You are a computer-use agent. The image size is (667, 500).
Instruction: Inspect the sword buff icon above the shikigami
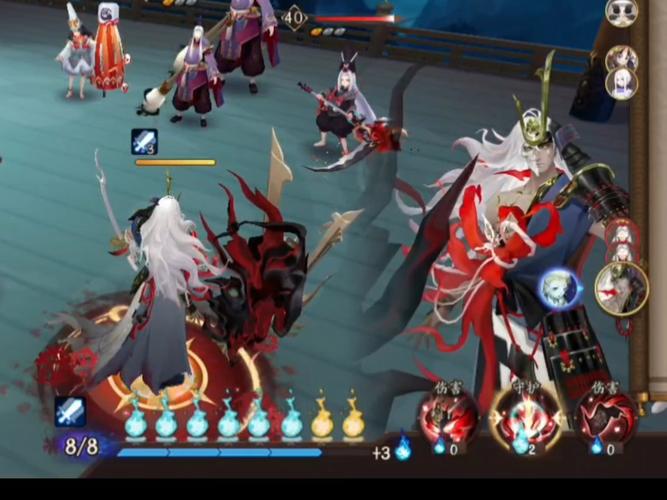(144, 141)
